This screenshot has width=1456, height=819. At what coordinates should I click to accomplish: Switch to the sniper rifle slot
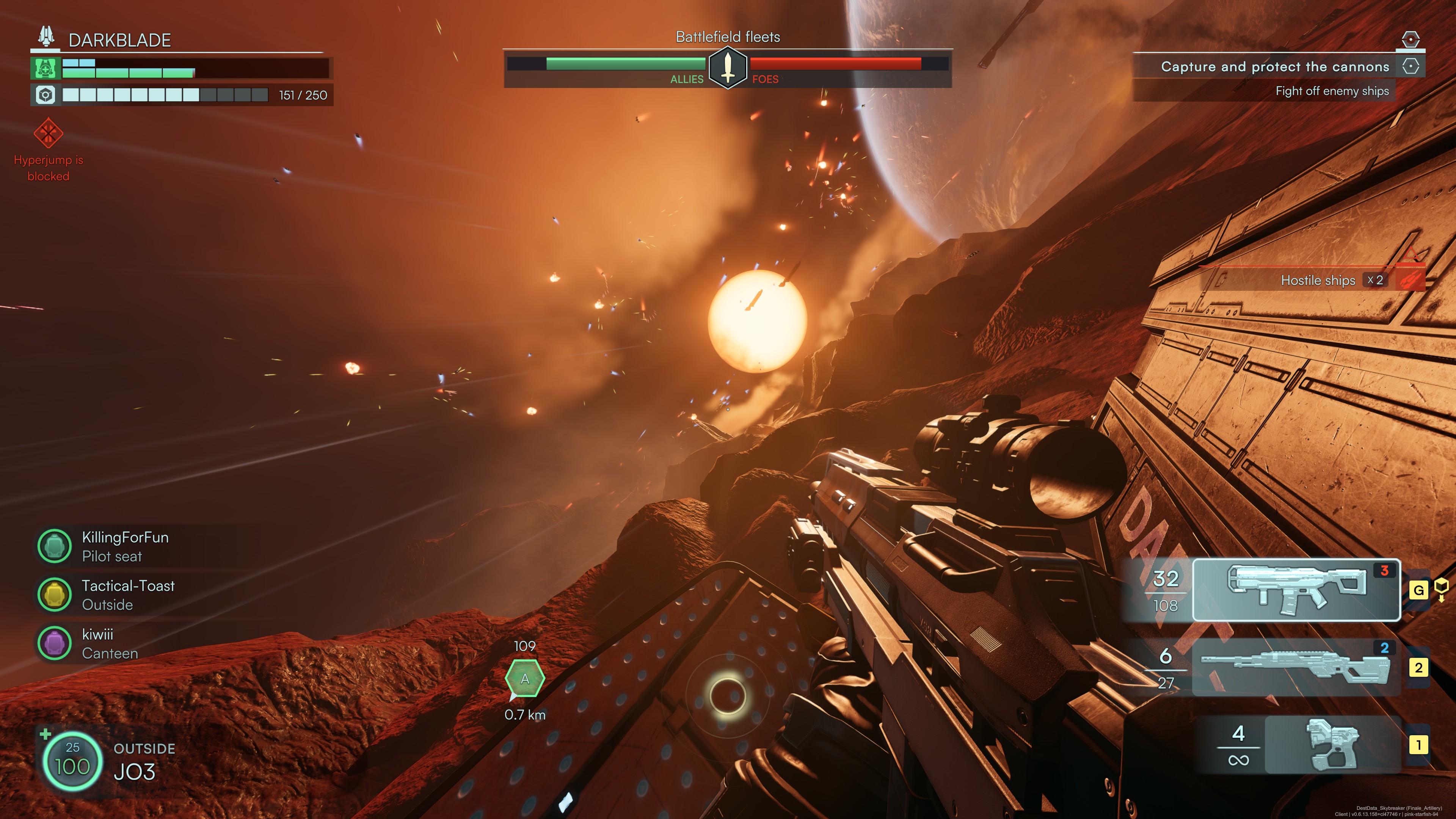coord(1296,667)
